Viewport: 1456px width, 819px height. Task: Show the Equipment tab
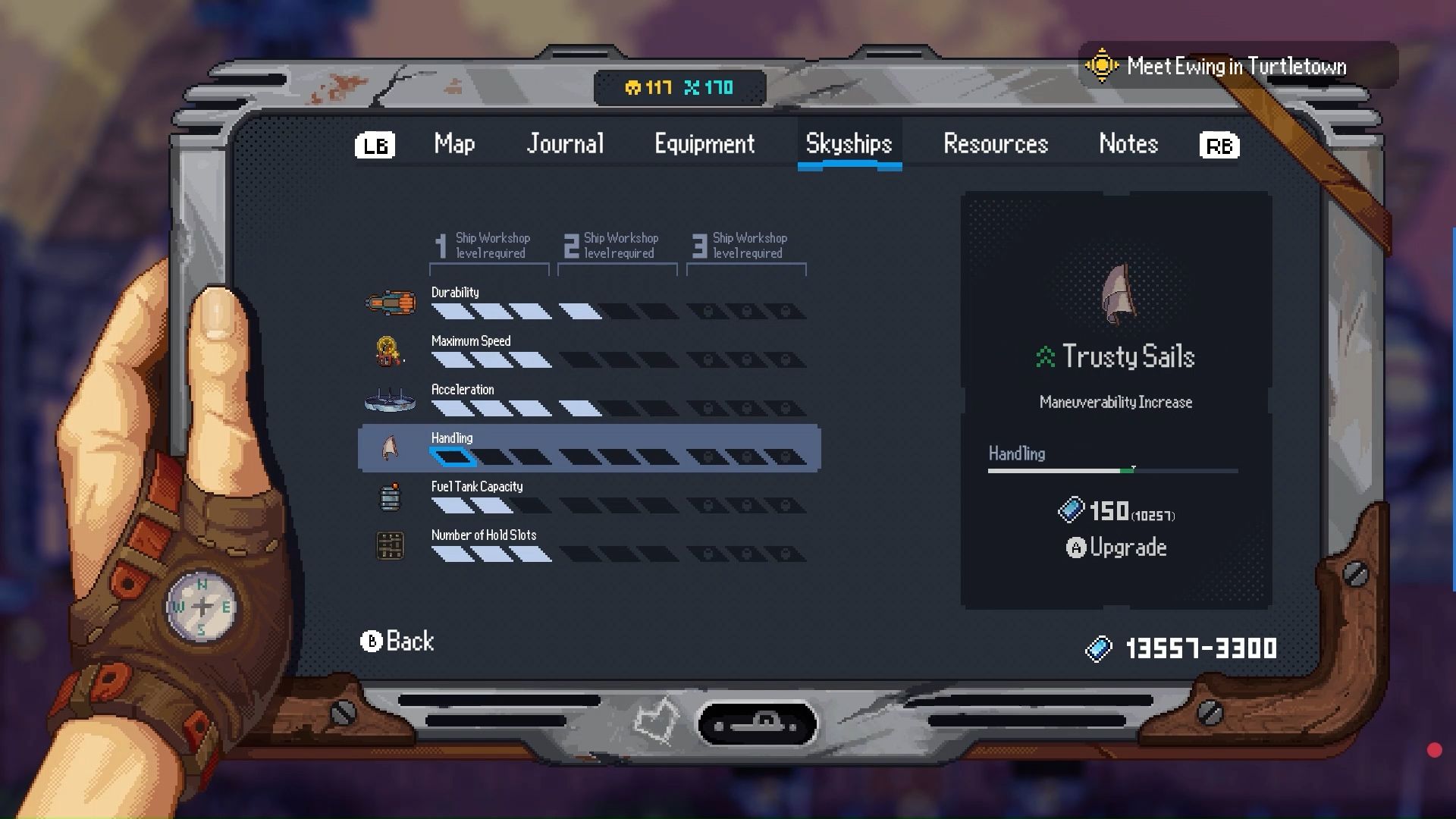(x=704, y=144)
